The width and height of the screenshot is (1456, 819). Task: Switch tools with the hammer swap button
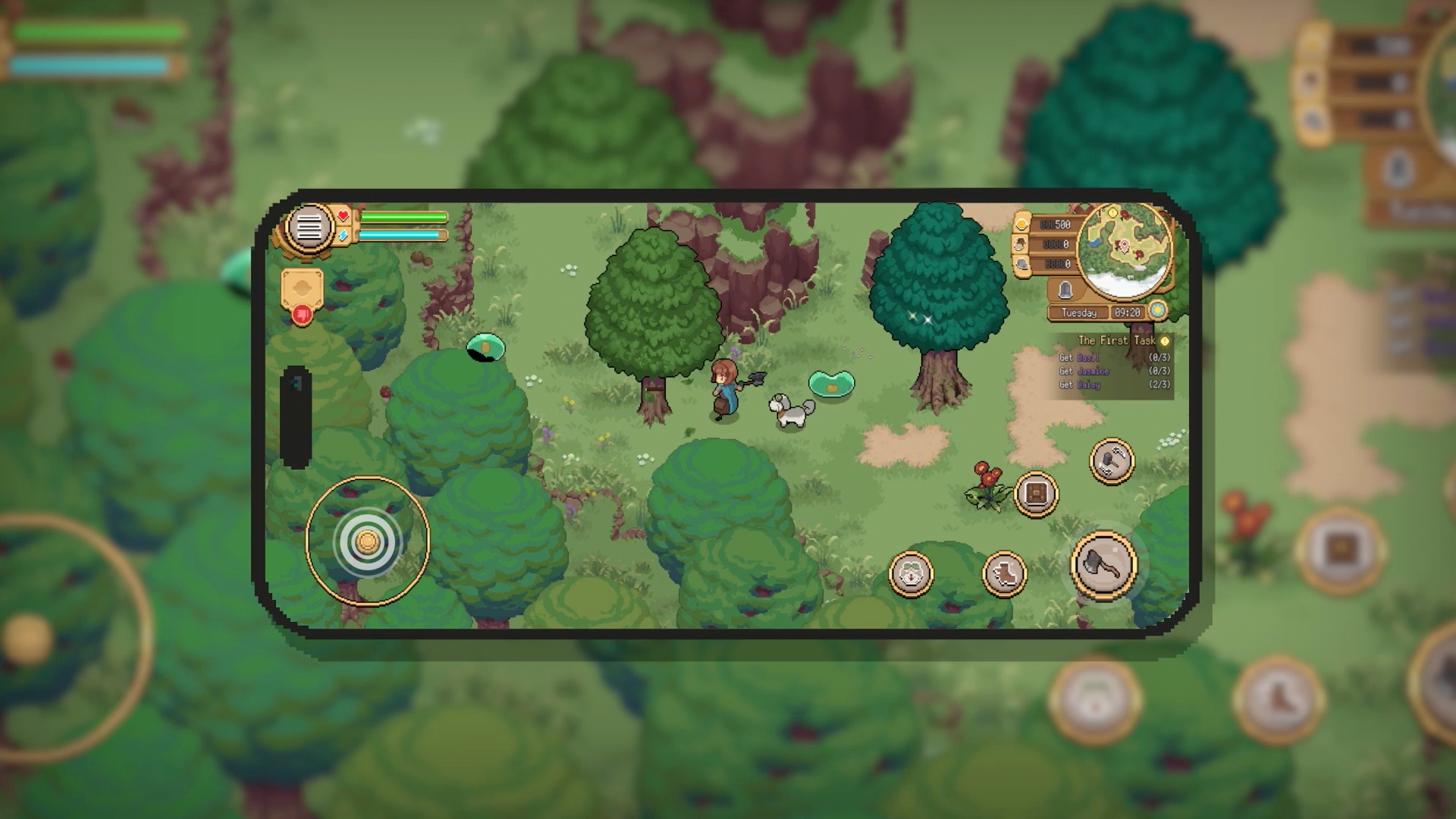pos(1112,461)
